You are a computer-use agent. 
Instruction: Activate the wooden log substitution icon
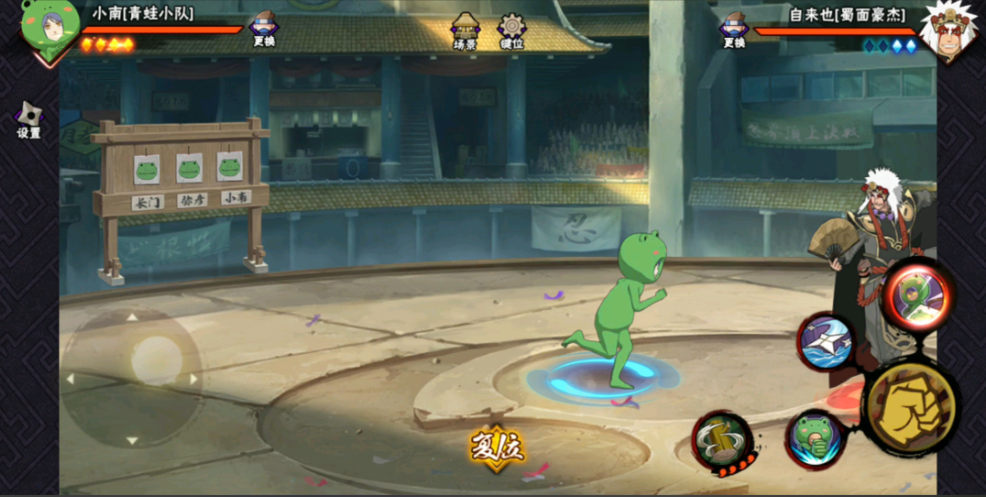(722, 440)
